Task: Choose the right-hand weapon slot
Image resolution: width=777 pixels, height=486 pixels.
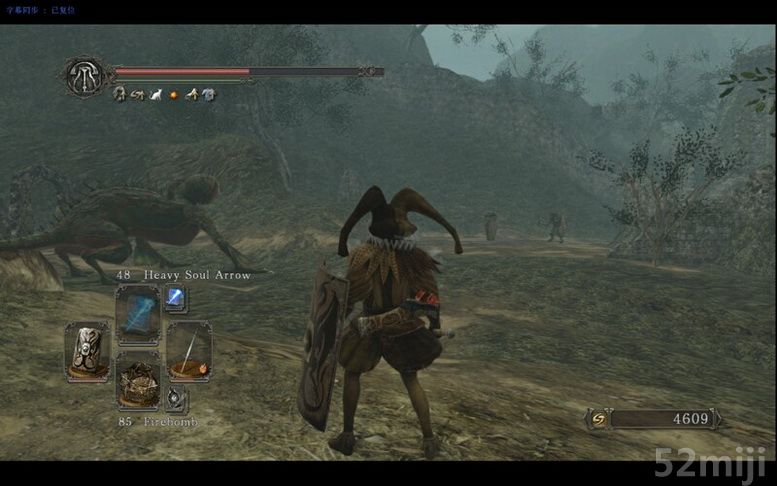Action: tap(188, 350)
